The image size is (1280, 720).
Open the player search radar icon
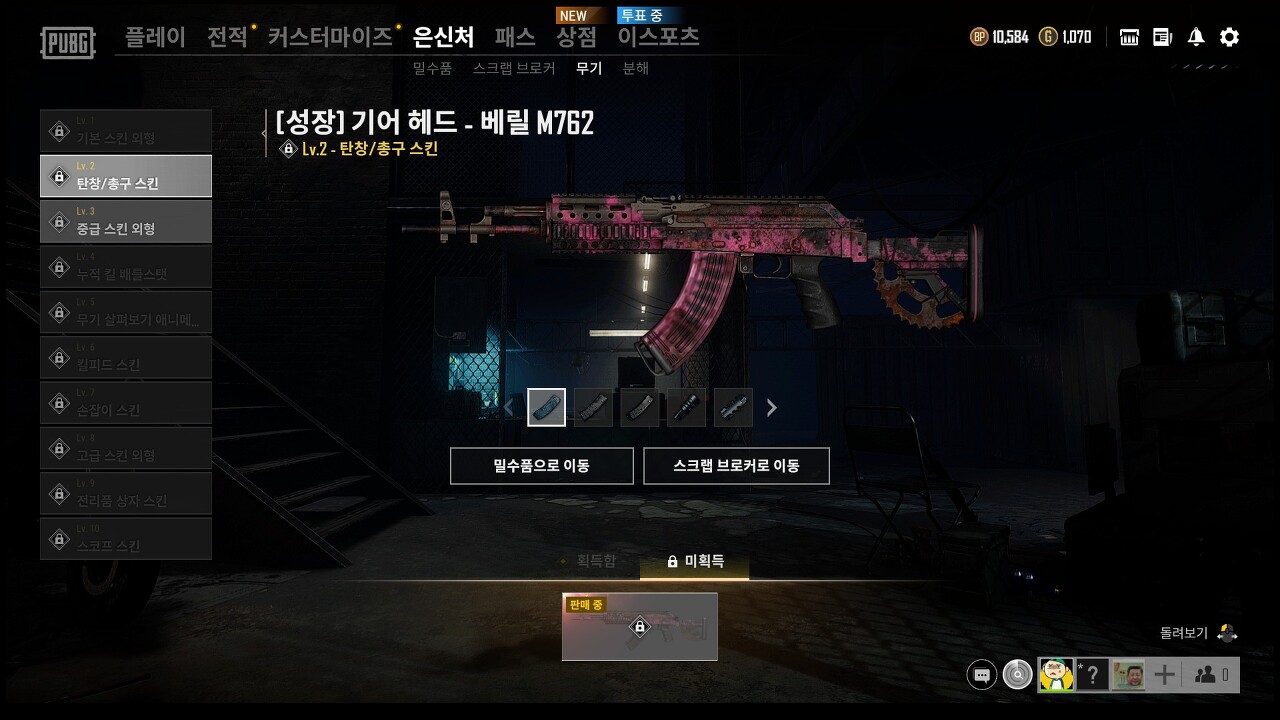(x=1017, y=675)
